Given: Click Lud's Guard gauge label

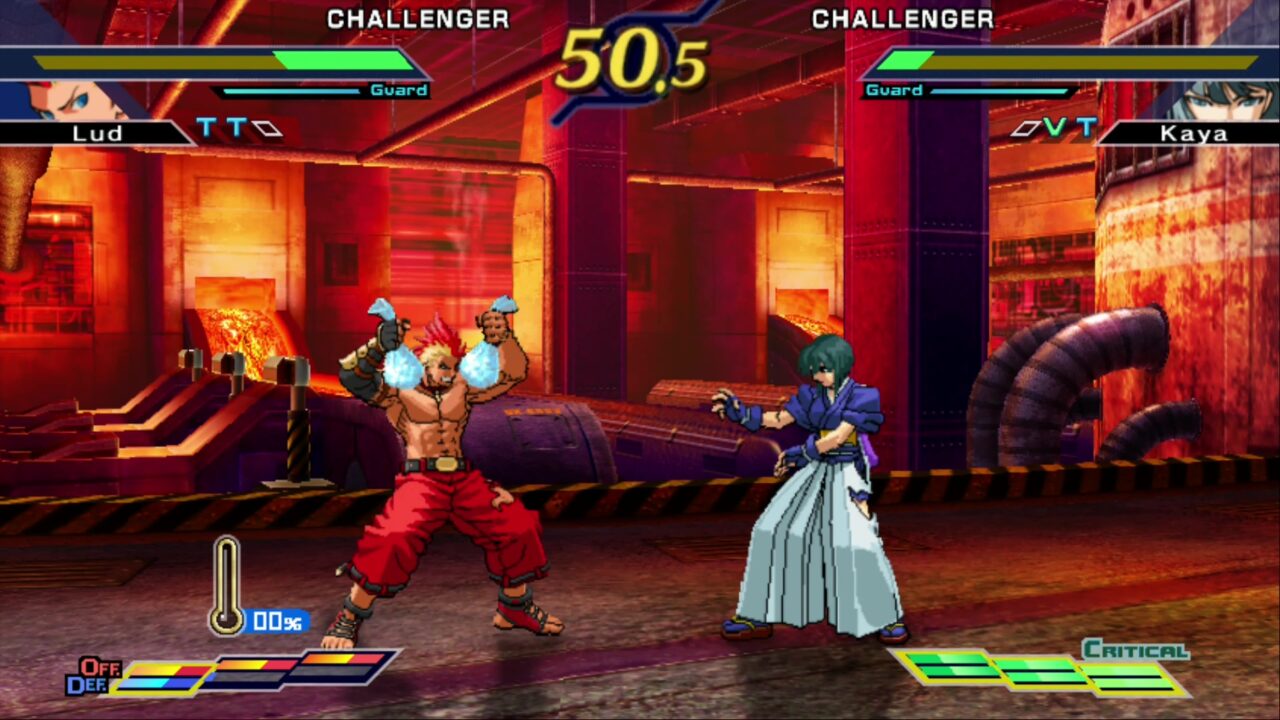Looking at the screenshot, I should point(400,91).
